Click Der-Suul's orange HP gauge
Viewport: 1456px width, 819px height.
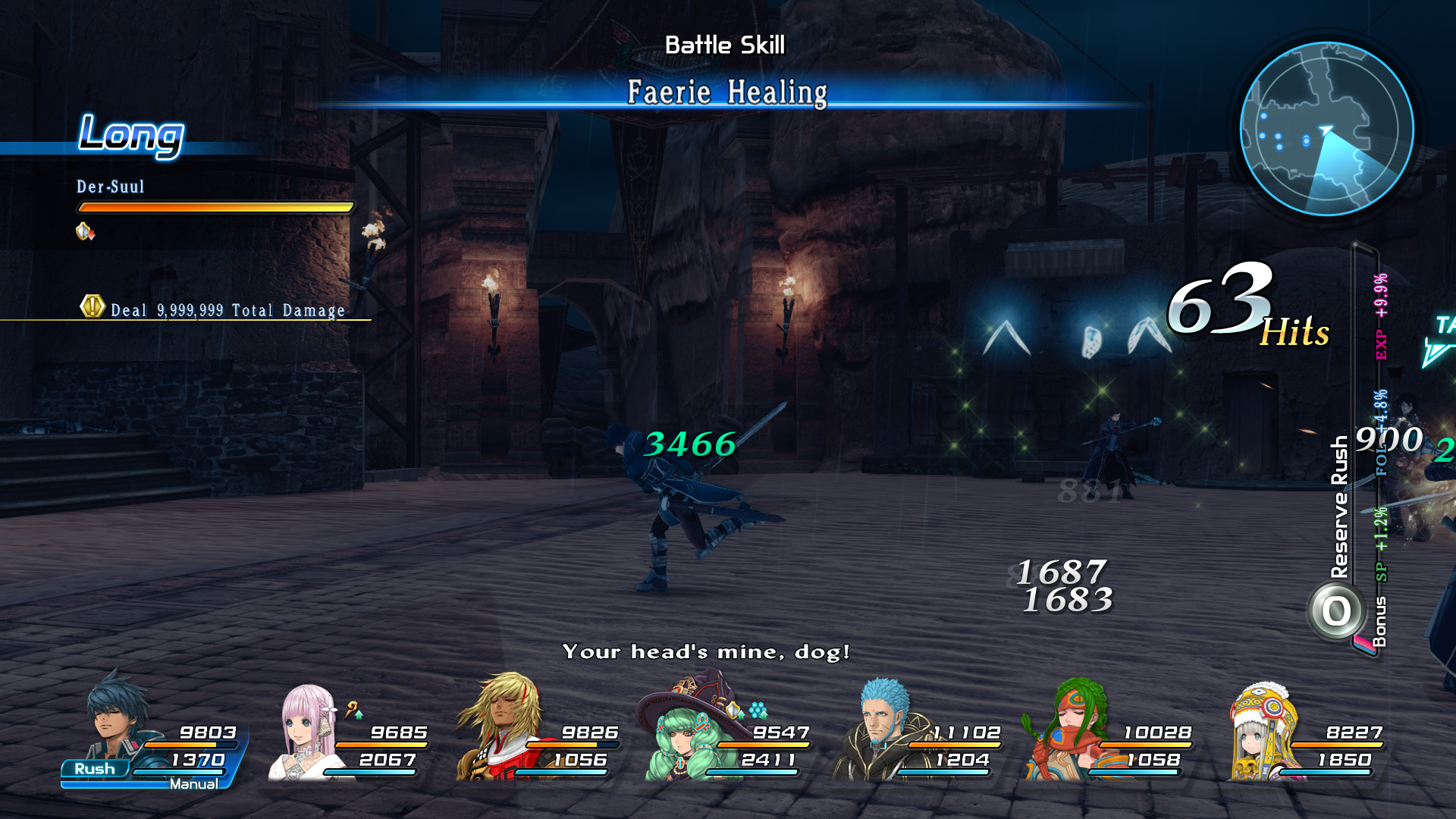click(x=215, y=206)
